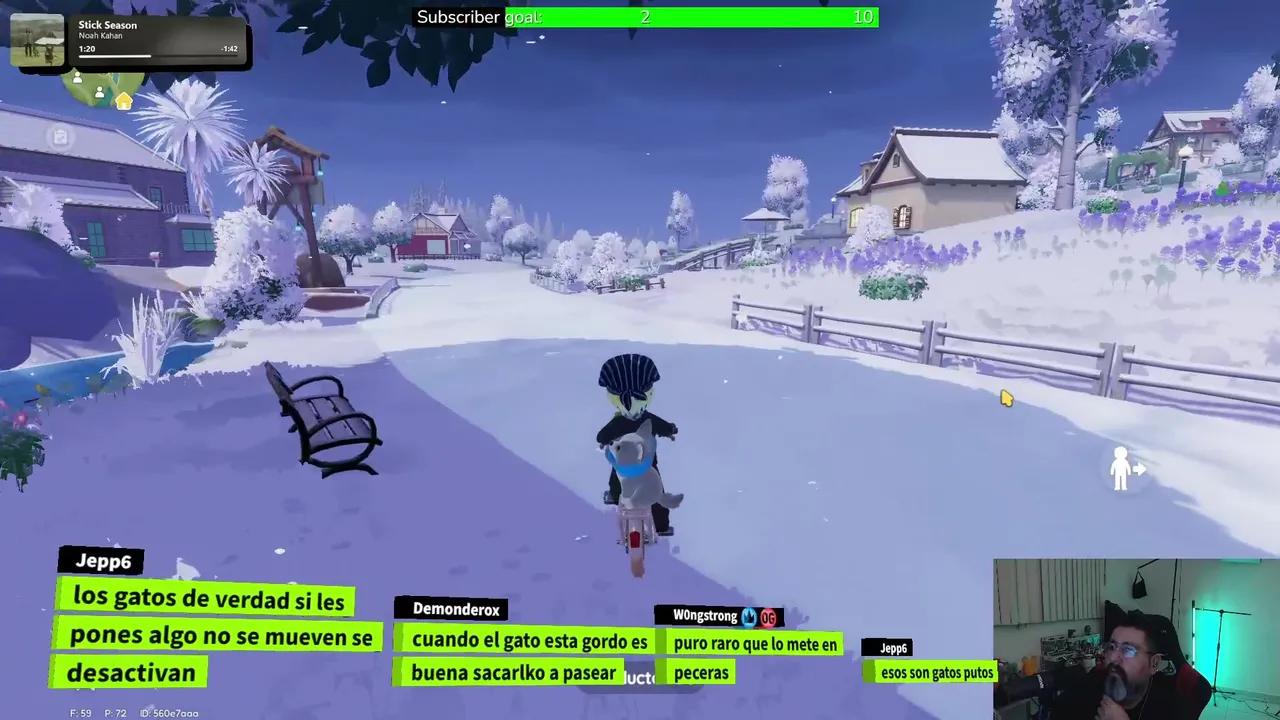1280x720 pixels.
Task: Open the faint camera icon on the left edge
Action: [x=59, y=137]
